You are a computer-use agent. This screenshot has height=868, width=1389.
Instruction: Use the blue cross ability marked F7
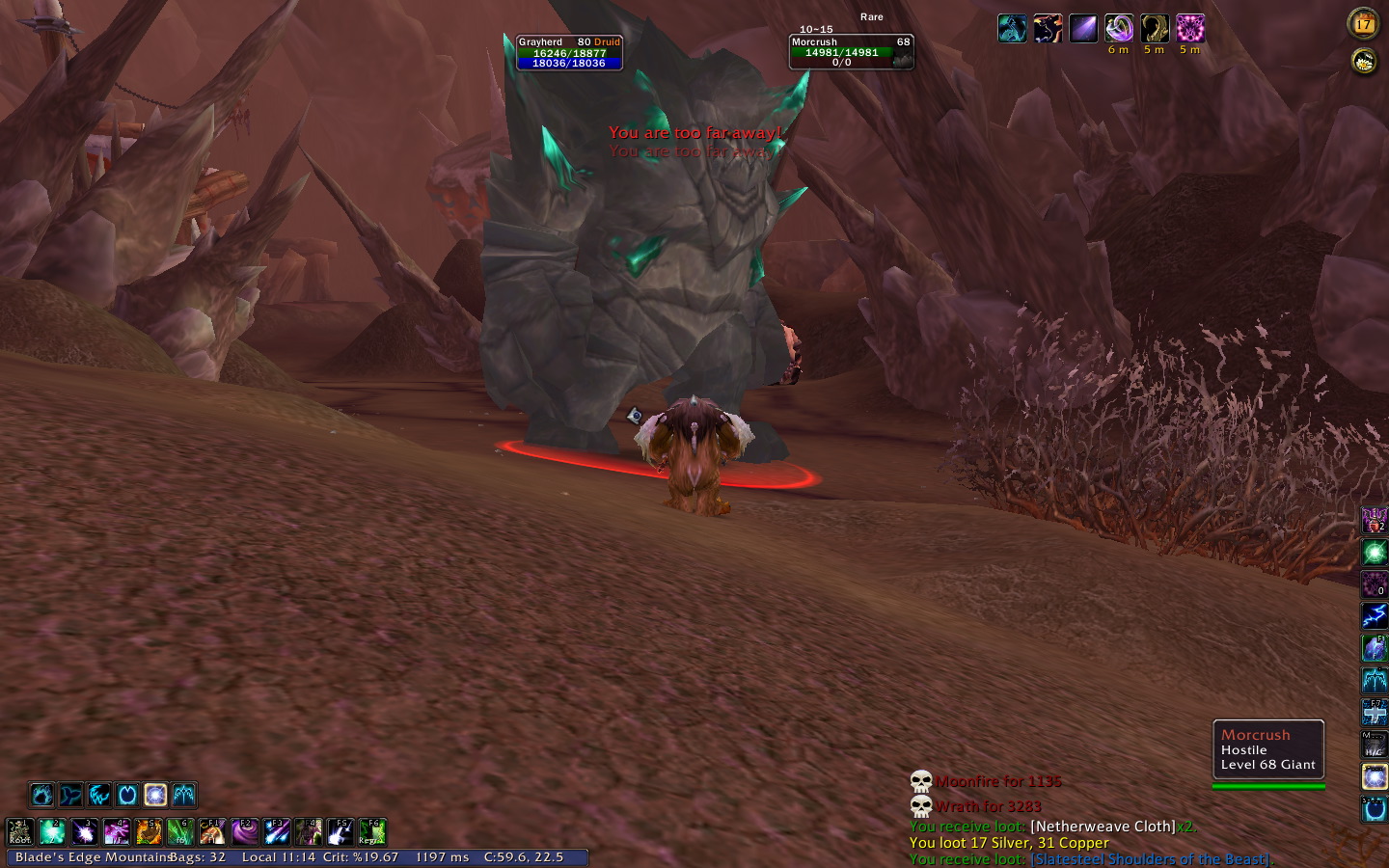[1375, 712]
